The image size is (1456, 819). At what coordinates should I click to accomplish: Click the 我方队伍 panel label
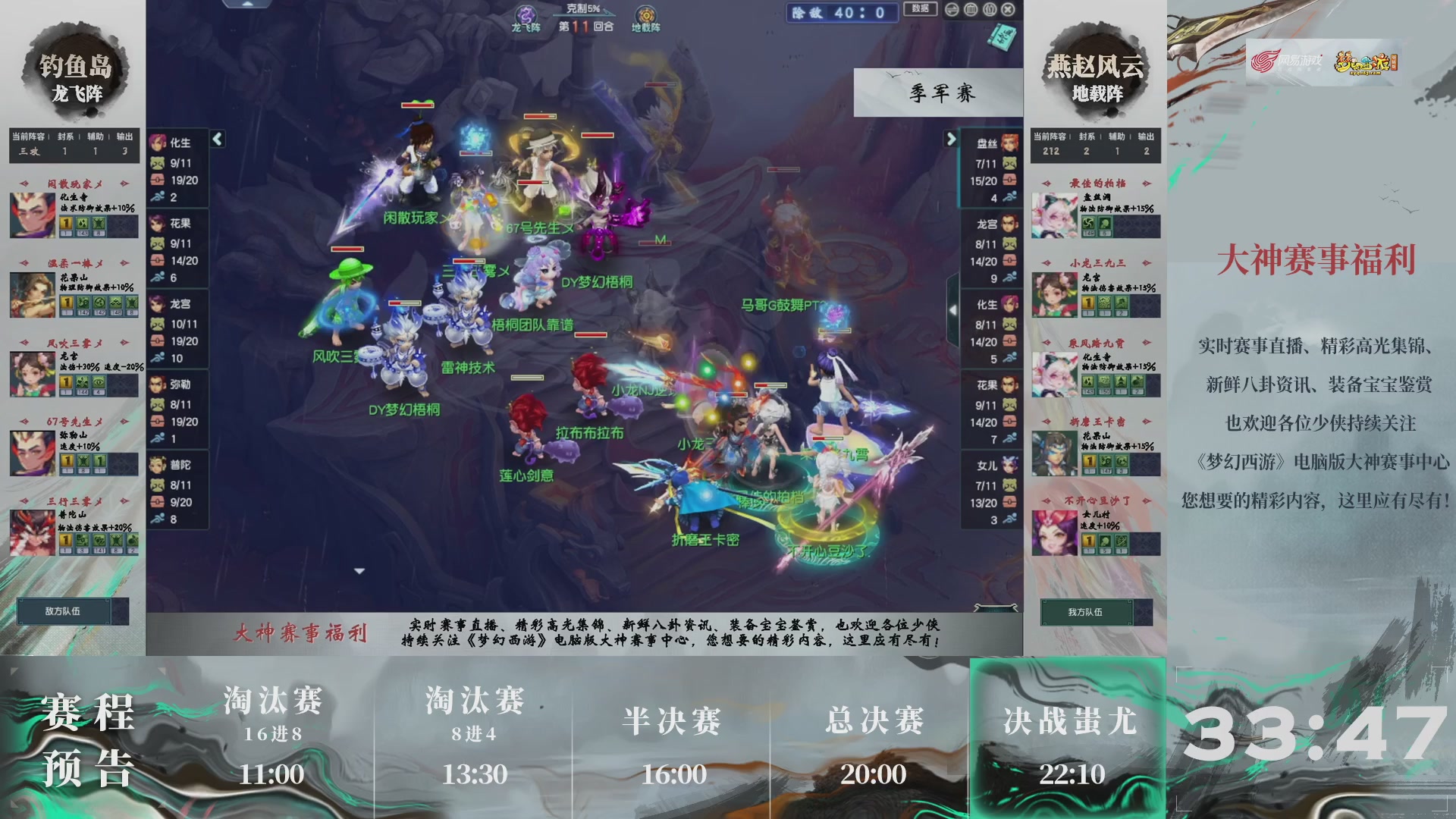tap(1084, 613)
